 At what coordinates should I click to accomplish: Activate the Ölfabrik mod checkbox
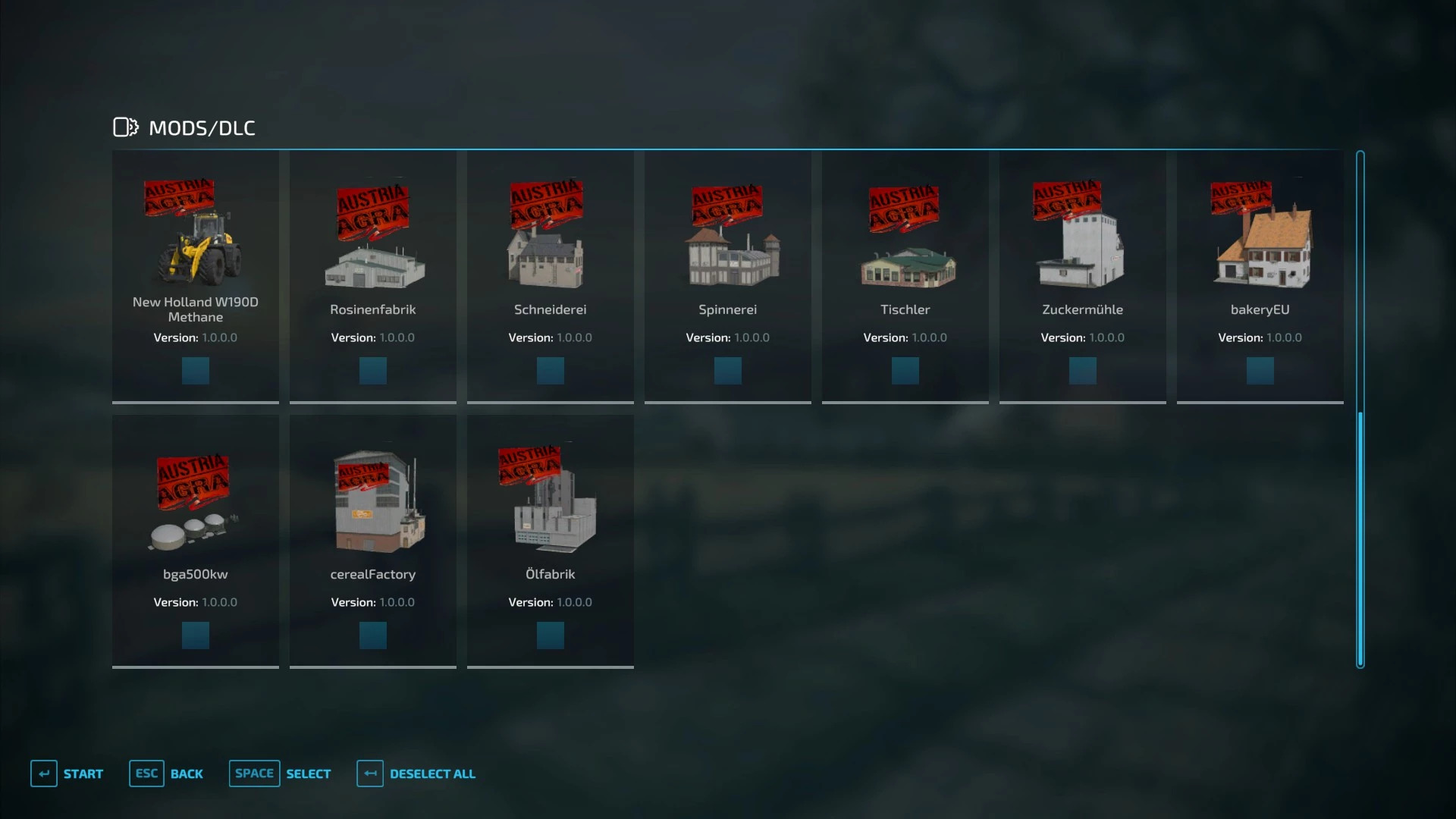pos(550,635)
